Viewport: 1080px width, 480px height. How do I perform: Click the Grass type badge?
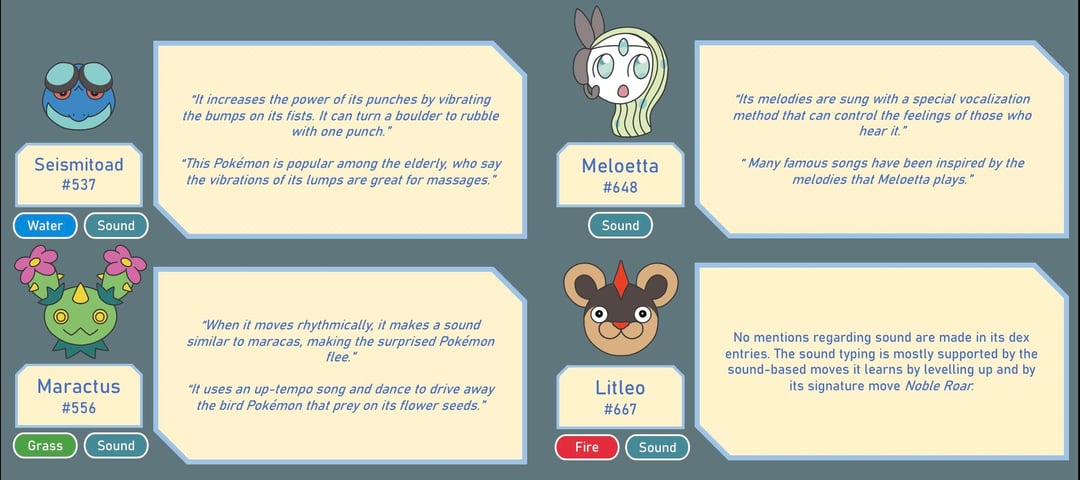[45, 446]
